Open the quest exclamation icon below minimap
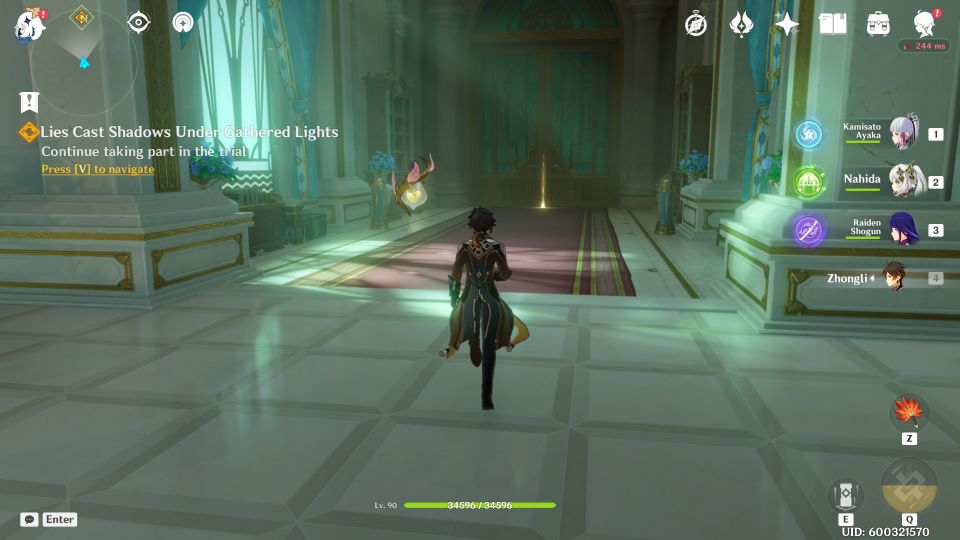Image resolution: width=960 pixels, height=540 pixels. point(29,101)
